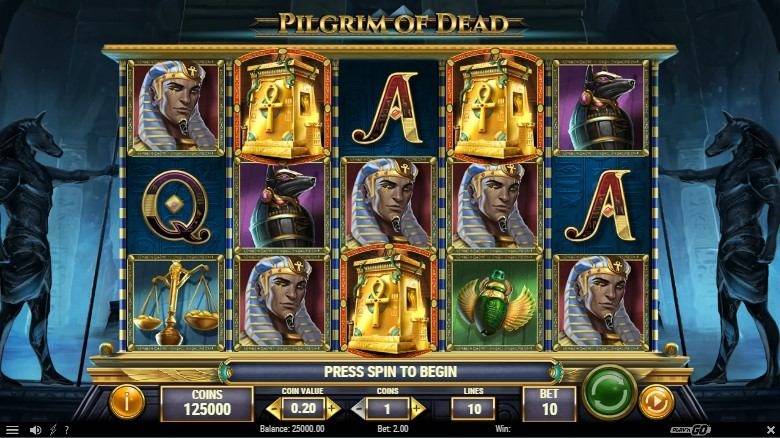Toggle the sound speaker icon
780x438 pixels.
[x=35, y=430]
